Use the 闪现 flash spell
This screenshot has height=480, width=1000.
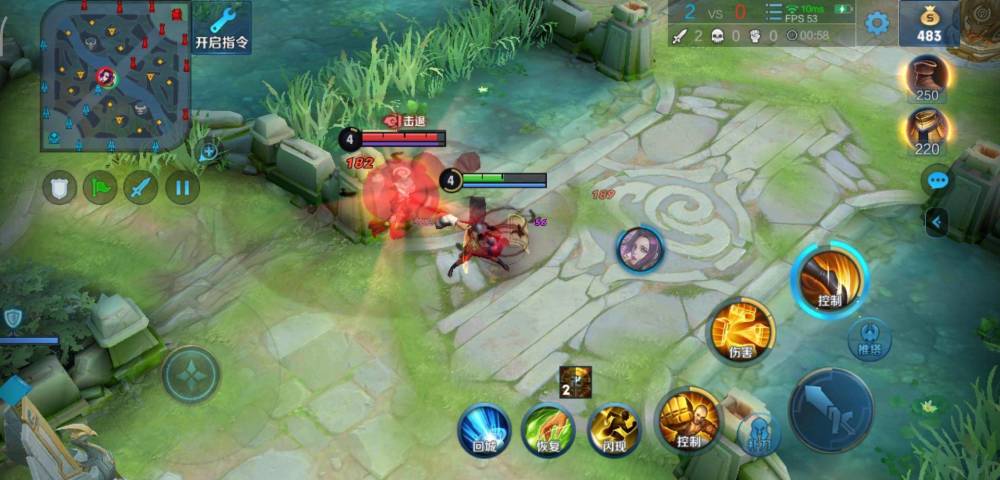pos(613,430)
